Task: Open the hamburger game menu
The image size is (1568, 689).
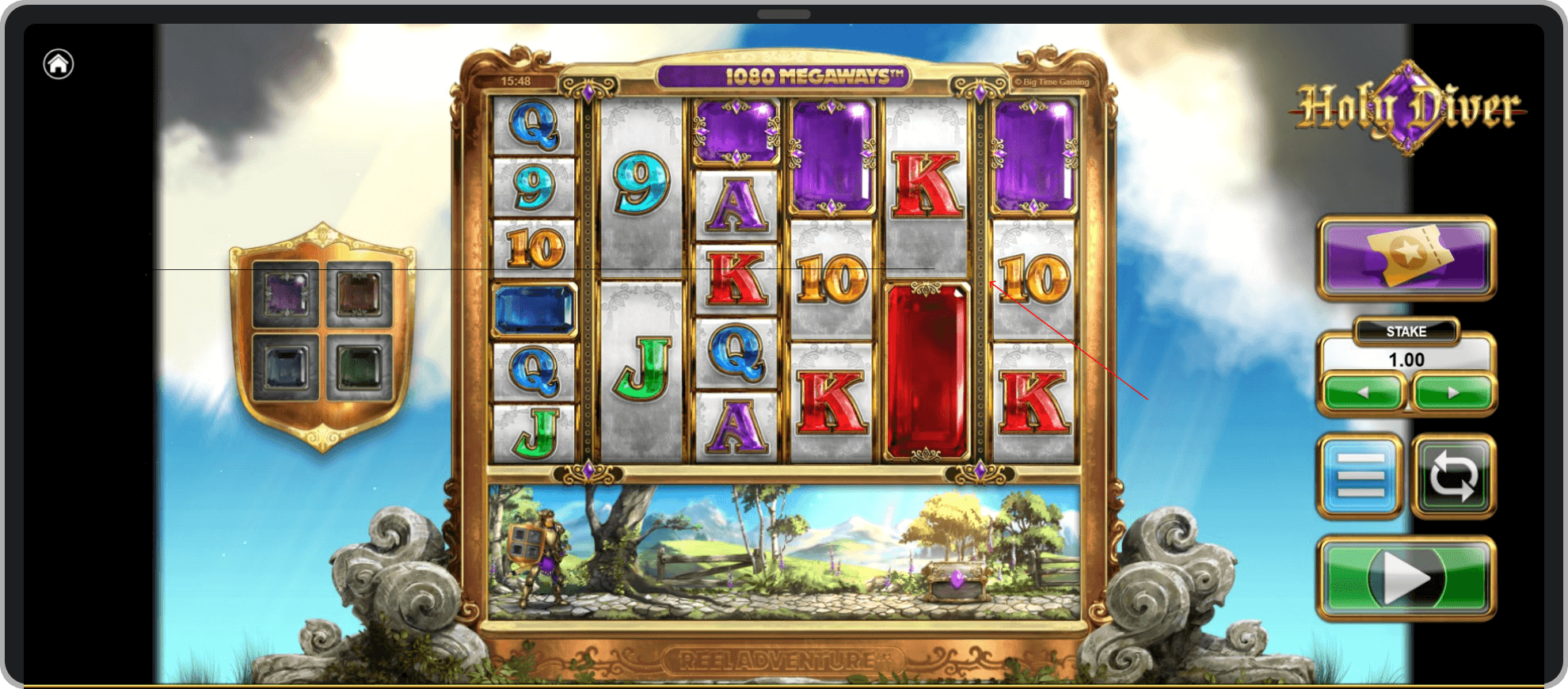Action: coord(1360,476)
